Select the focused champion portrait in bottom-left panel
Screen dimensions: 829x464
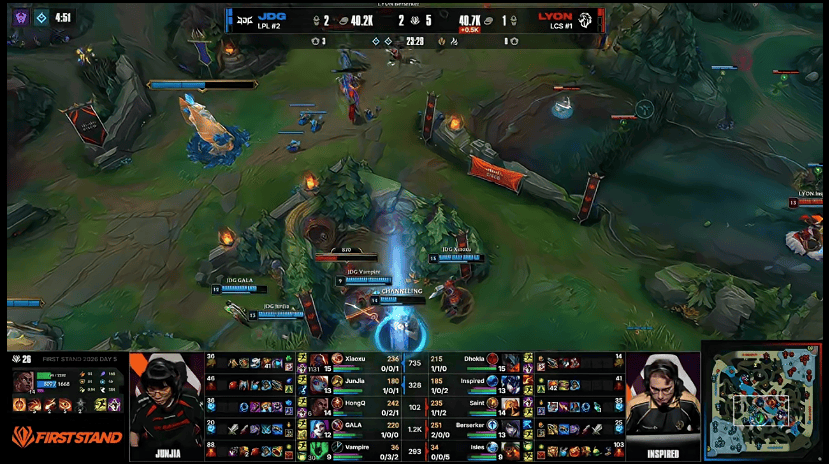coord(22,382)
